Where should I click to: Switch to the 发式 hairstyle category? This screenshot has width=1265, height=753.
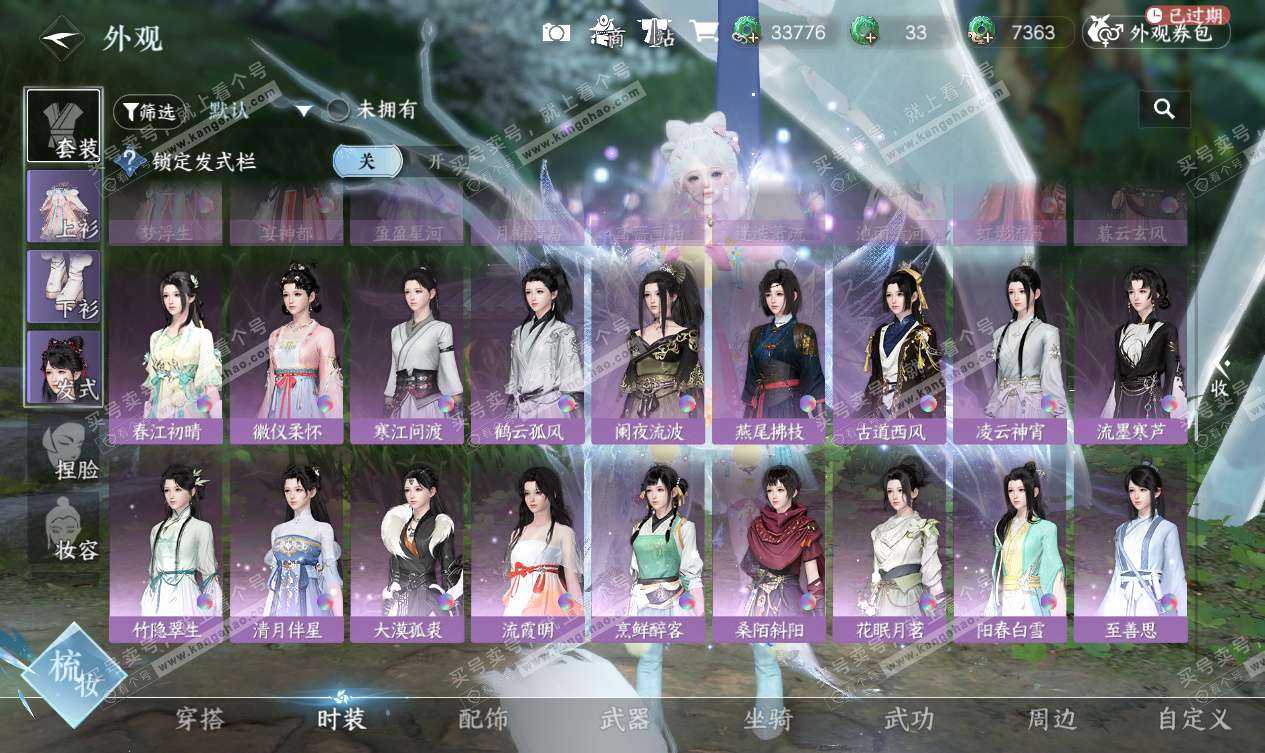[x=63, y=367]
